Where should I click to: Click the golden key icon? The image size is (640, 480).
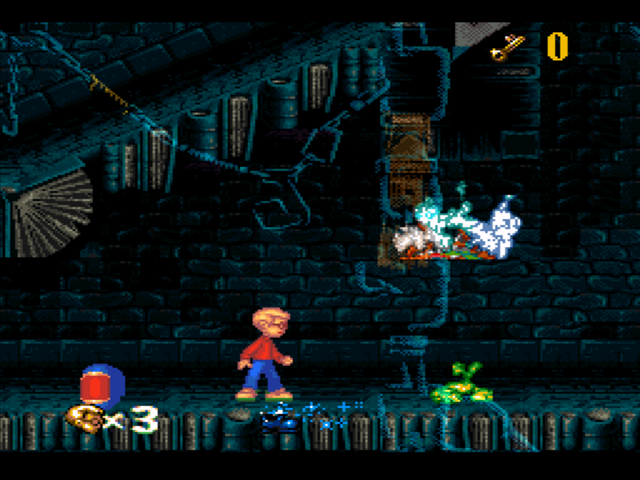[x=508, y=46]
